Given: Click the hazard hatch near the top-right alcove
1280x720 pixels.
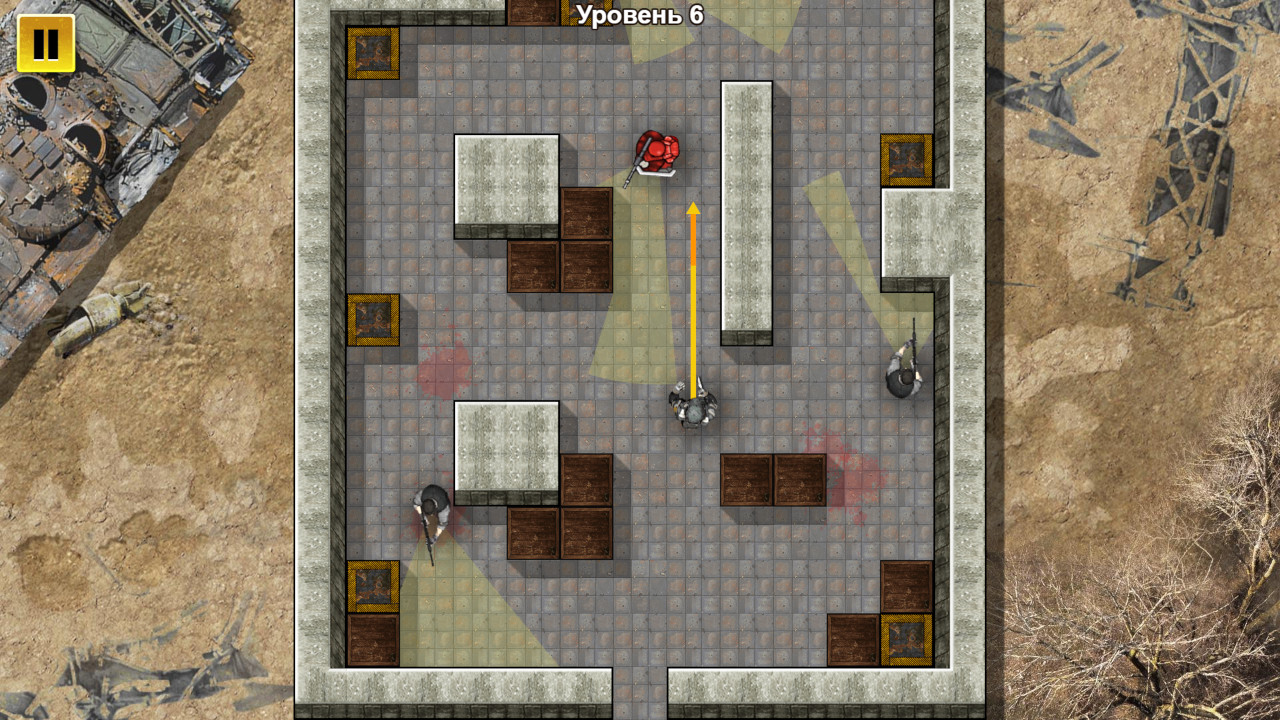Looking at the screenshot, I should click(909, 158).
